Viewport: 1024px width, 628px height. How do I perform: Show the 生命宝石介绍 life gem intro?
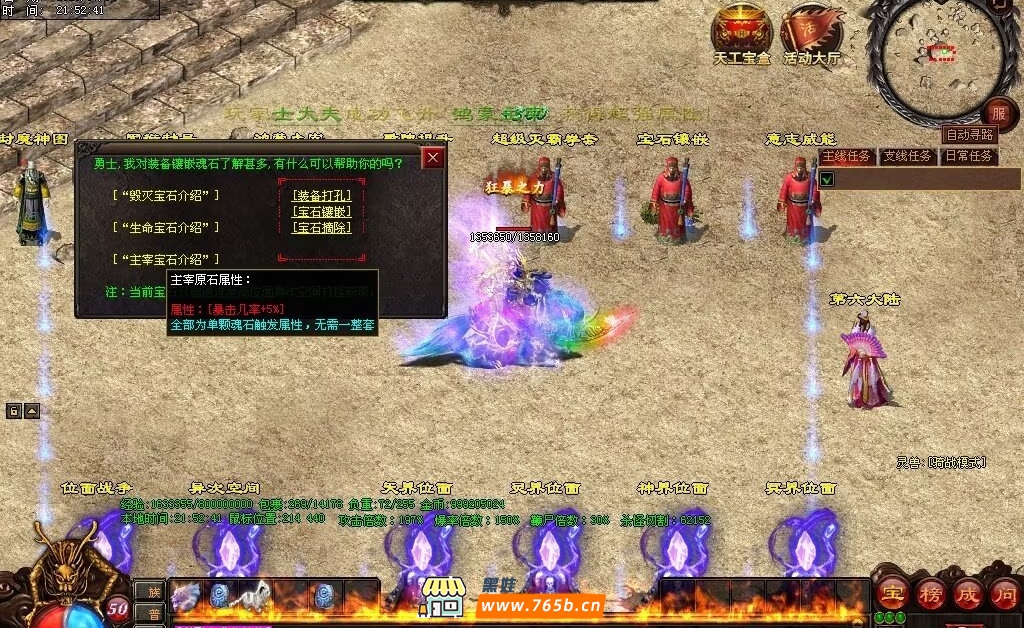click(166, 227)
